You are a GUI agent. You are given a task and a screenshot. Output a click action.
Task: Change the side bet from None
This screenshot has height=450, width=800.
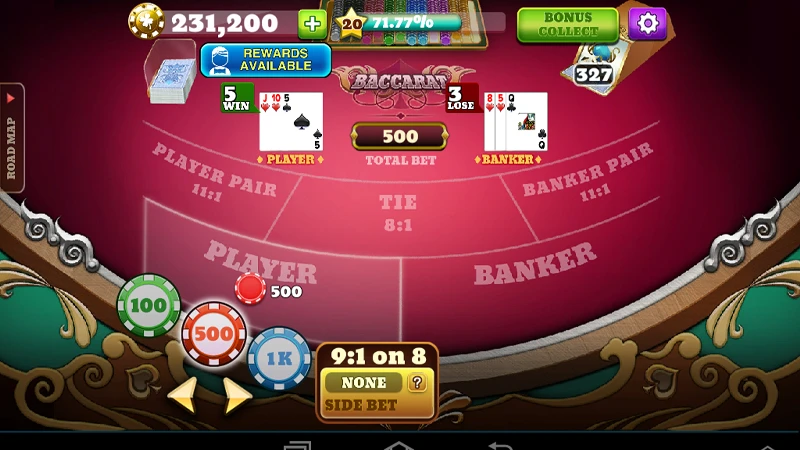363,382
